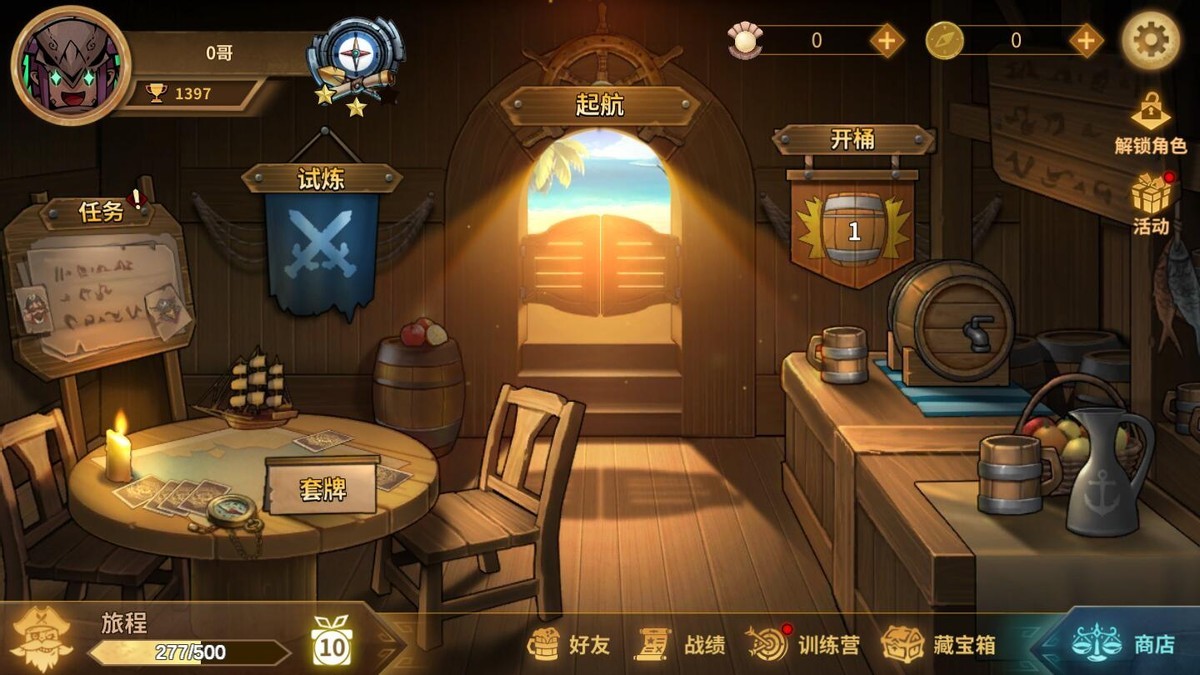The image size is (1200, 675).
Task: Open the player avatar profile
Action: (x=70, y=65)
